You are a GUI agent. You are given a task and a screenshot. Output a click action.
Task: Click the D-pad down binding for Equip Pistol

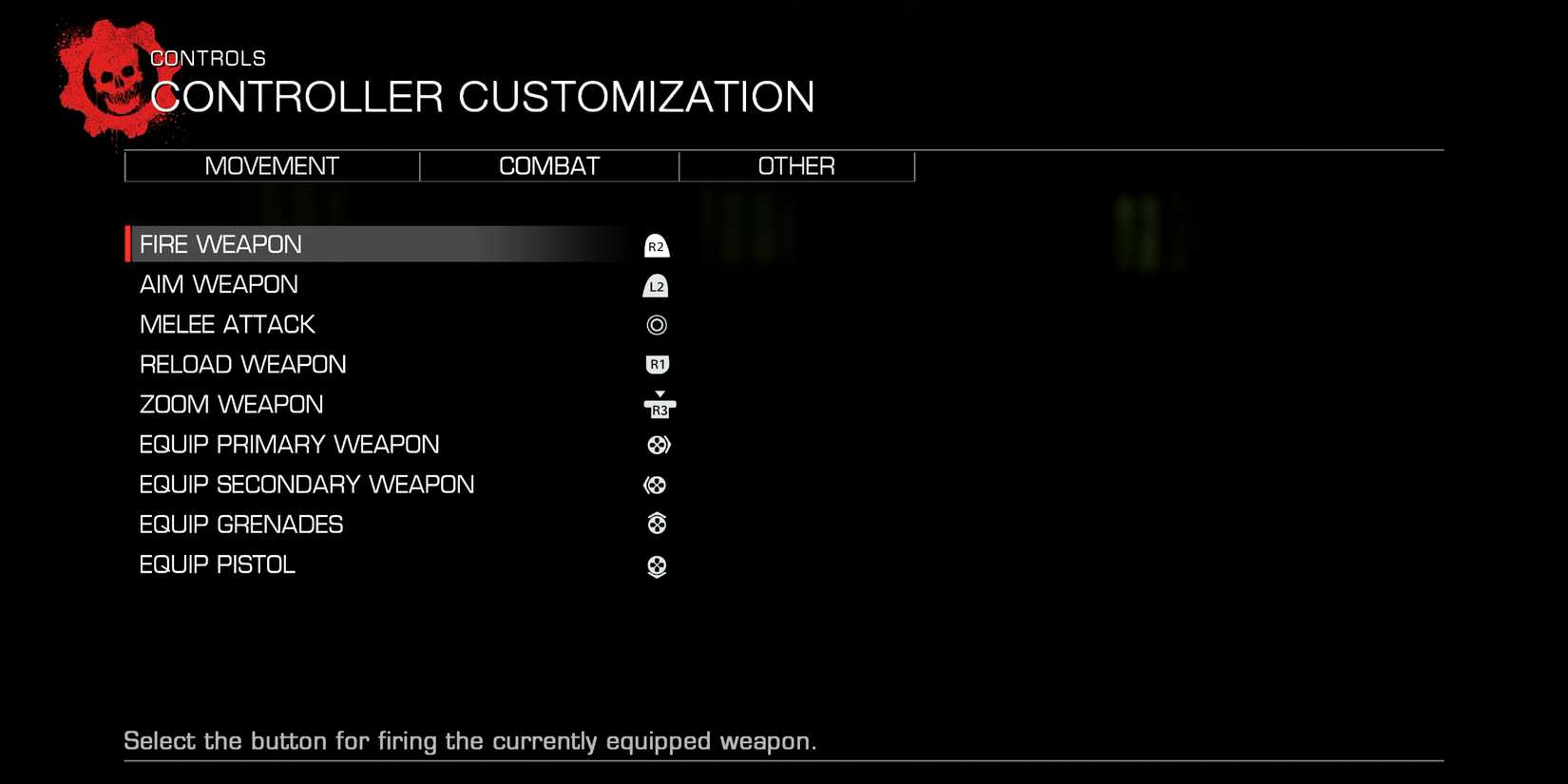(x=656, y=564)
